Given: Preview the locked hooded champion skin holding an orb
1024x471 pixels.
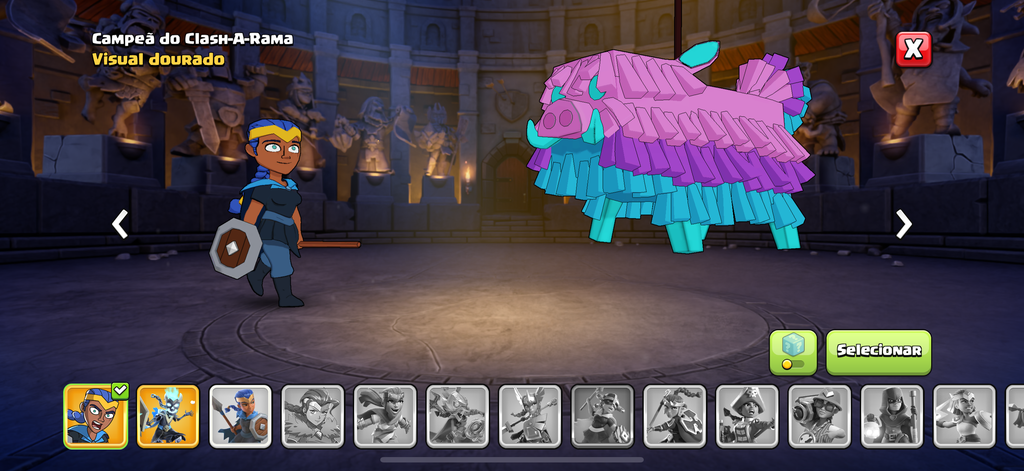Looking at the screenshot, I should [x=892, y=415].
